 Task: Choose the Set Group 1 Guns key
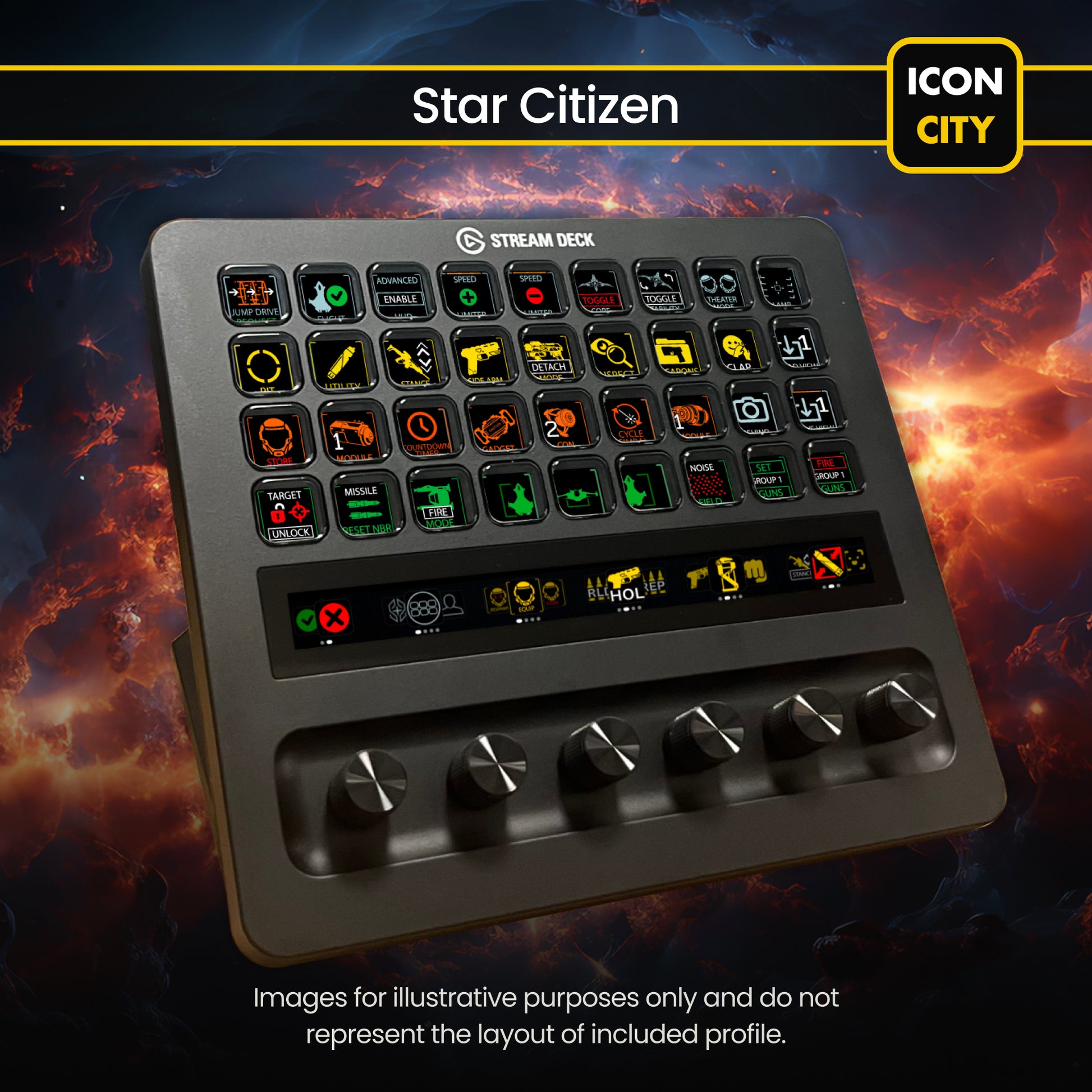(x=769, y=476)
